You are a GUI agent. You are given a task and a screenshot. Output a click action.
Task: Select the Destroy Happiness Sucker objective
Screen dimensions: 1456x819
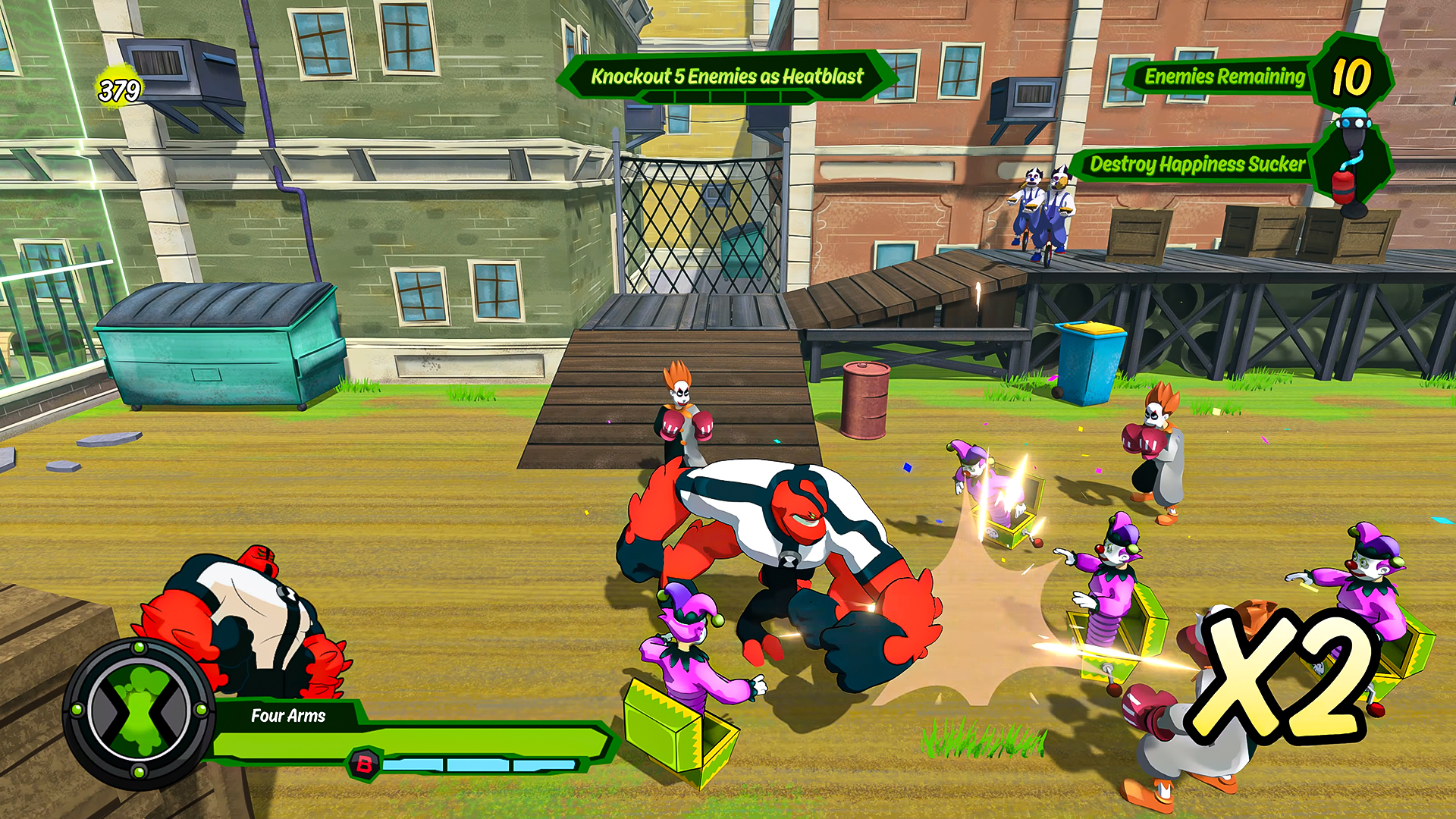click(1197, 165)
